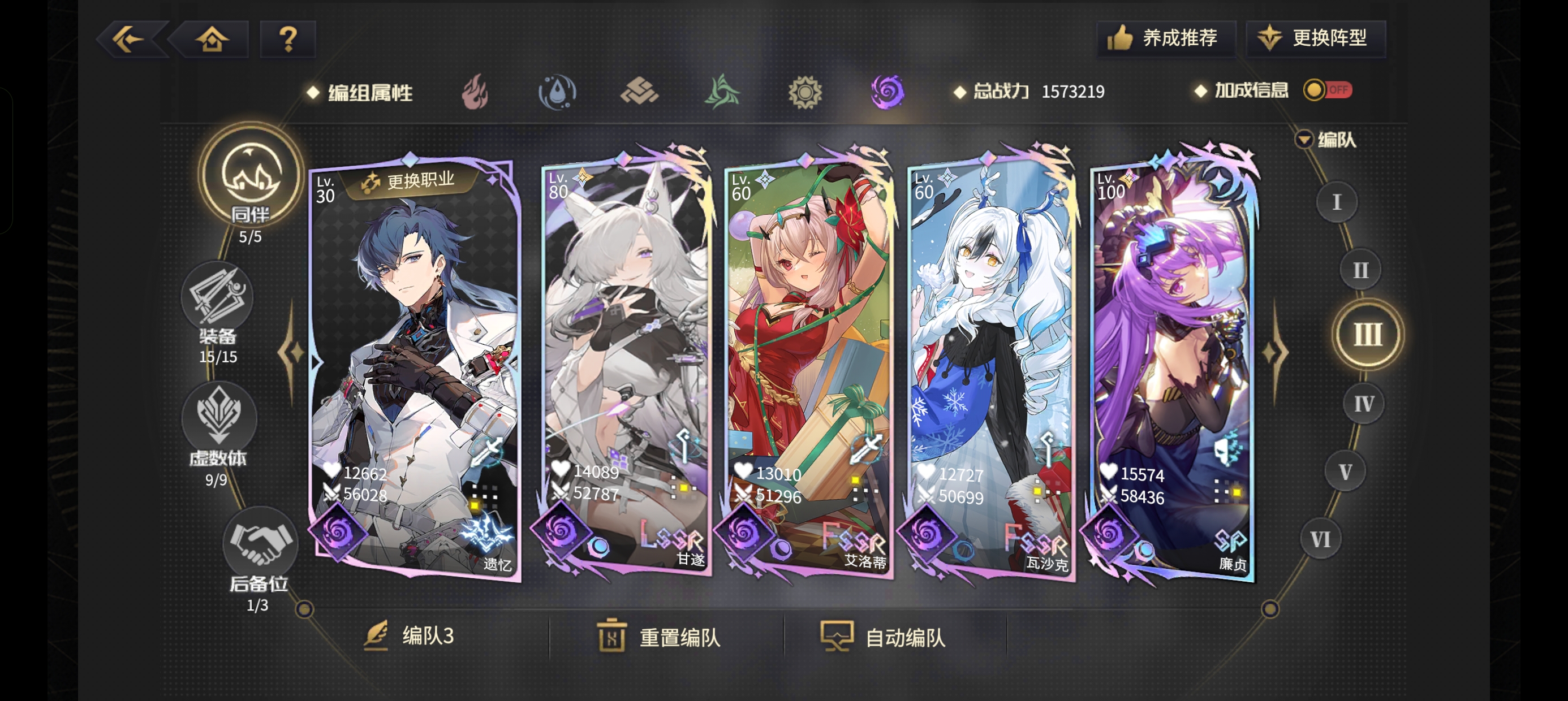Go back using the arrow button

point(130,40)
